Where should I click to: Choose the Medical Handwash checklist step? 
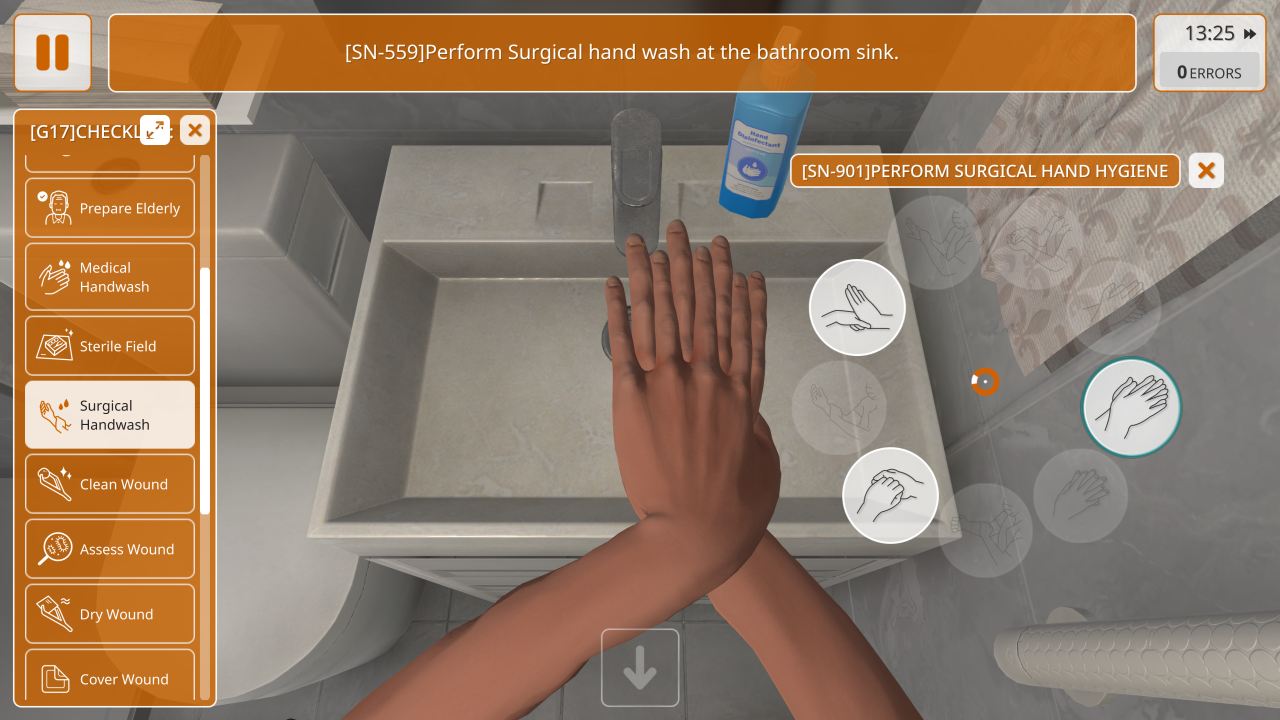[x=110, y=277]
